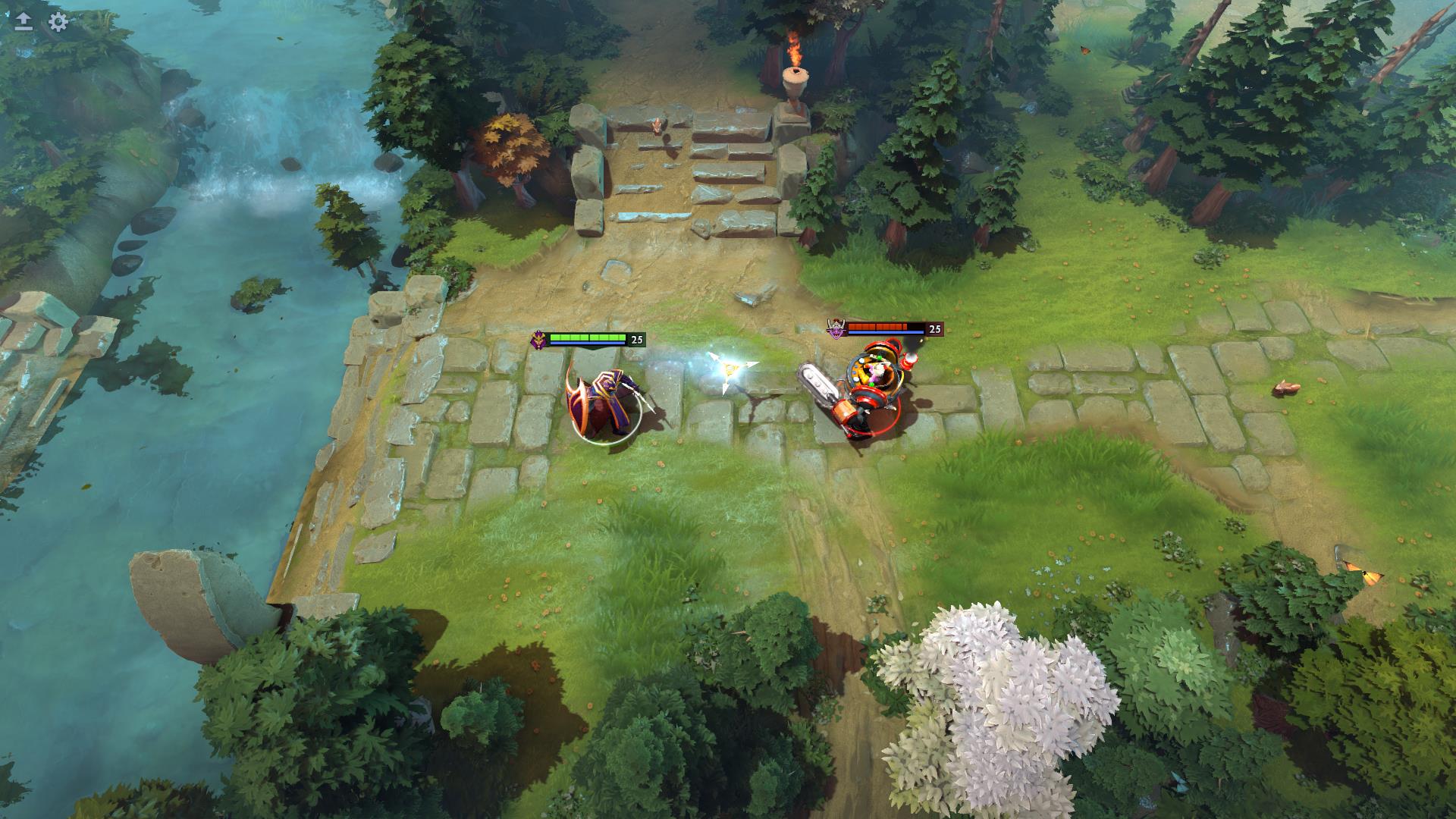Open the settings gear menu
Viewport: 1456px width, 819px height.
pos(58,21)
